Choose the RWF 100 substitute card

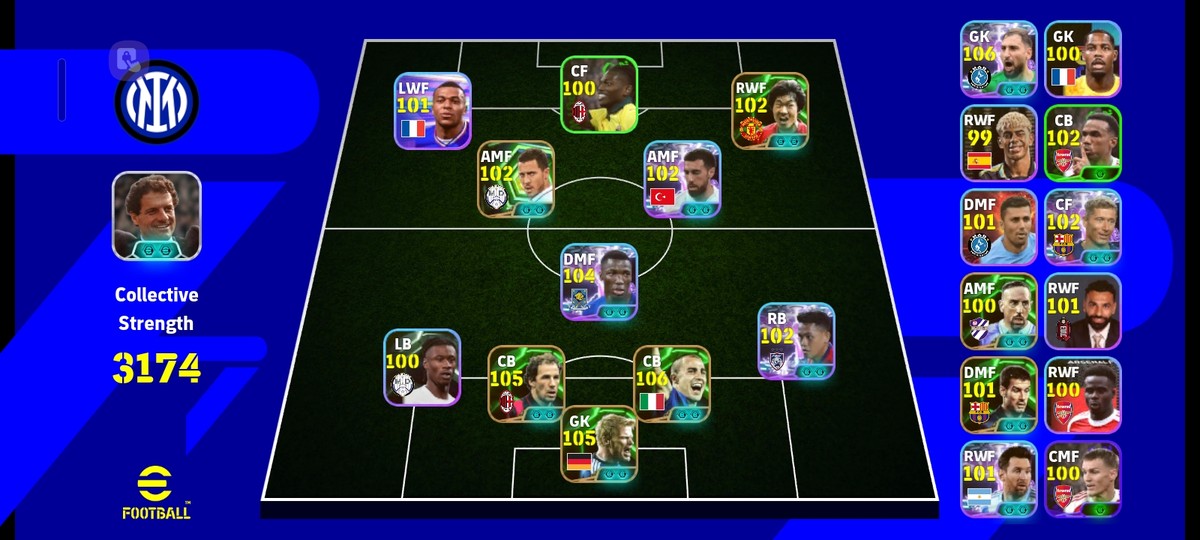(x=1083, y=395)
